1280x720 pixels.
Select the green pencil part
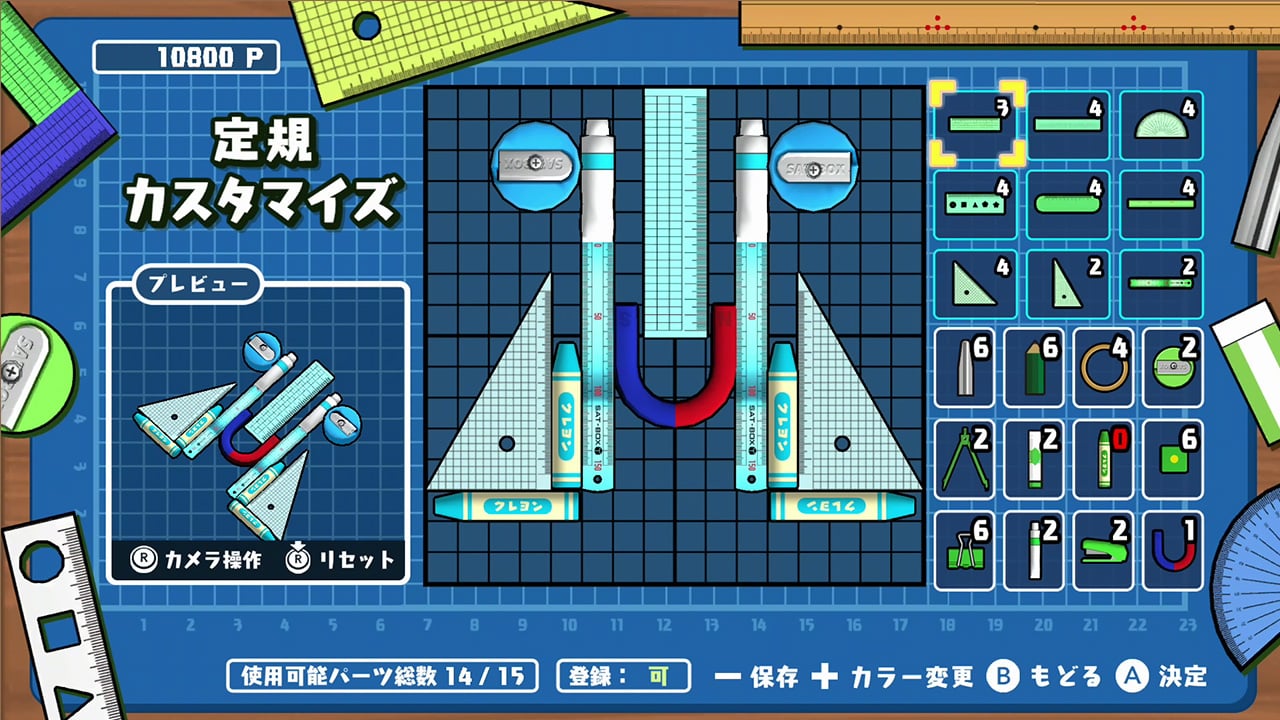pos(1034,367)
